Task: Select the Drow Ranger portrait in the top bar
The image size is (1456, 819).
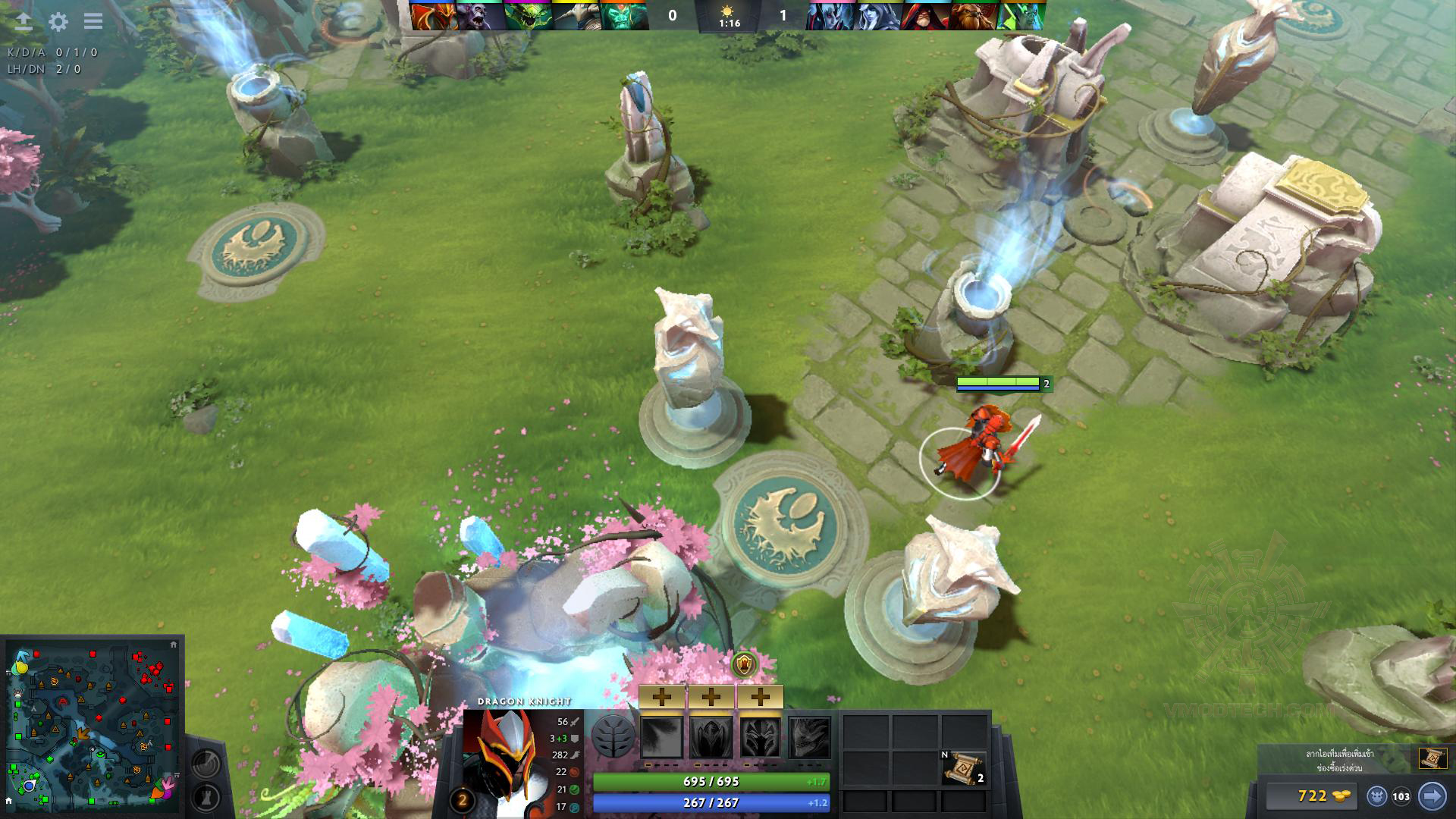Action: click(x=879, y=16)
